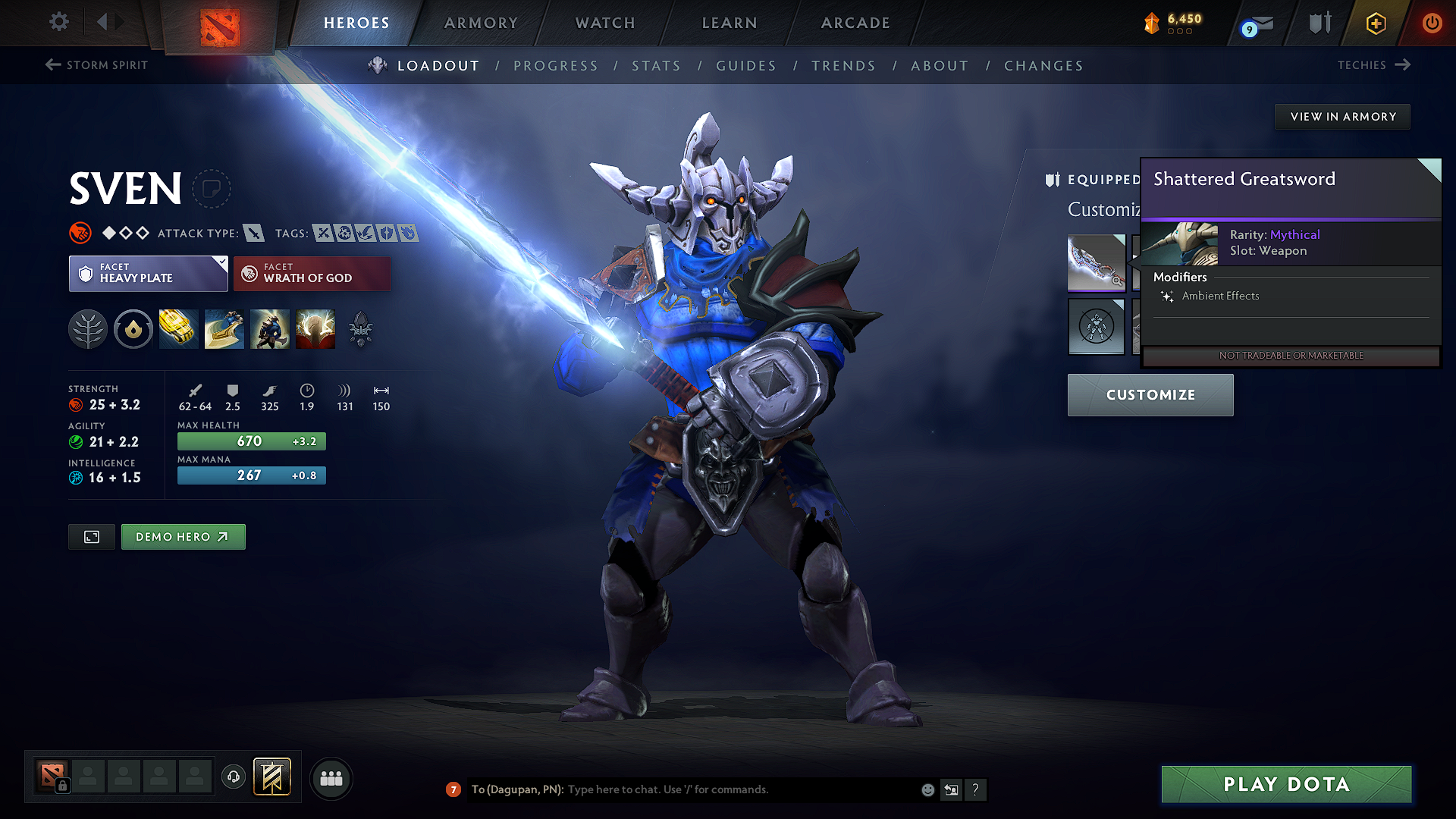
Task: Open the Techies hero via right arrow
Action: [1402, 65]
